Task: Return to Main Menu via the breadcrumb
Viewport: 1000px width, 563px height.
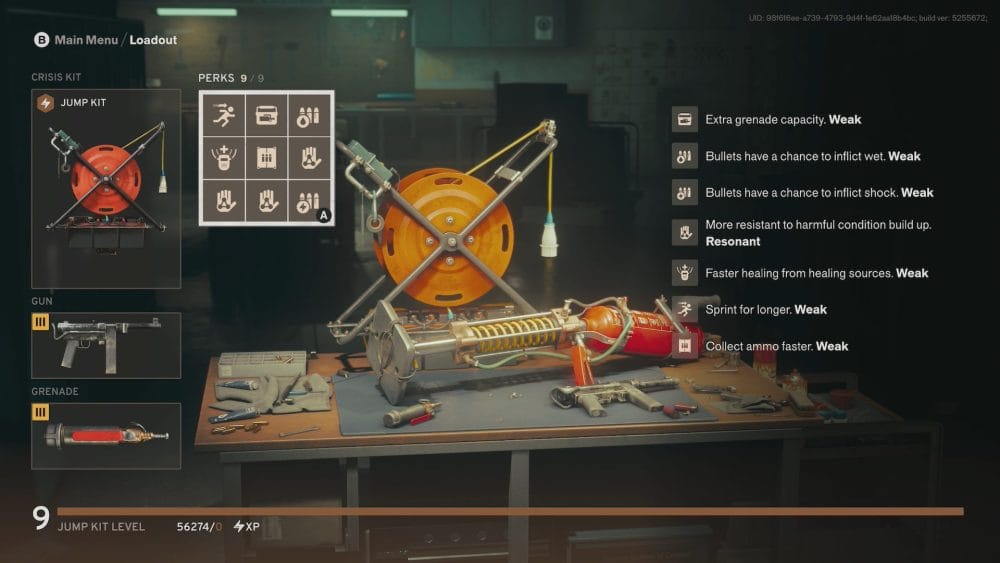Action: click(86, 40)
